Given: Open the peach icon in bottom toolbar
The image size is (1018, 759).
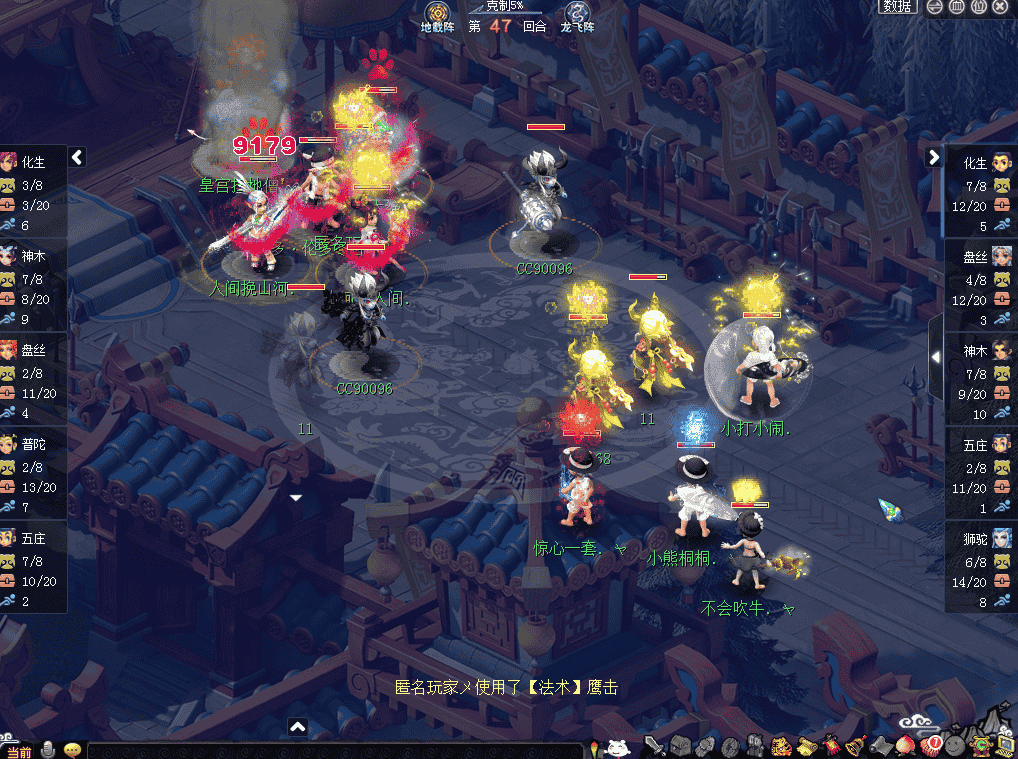Looking at the screenshot, I should (907, 746).
